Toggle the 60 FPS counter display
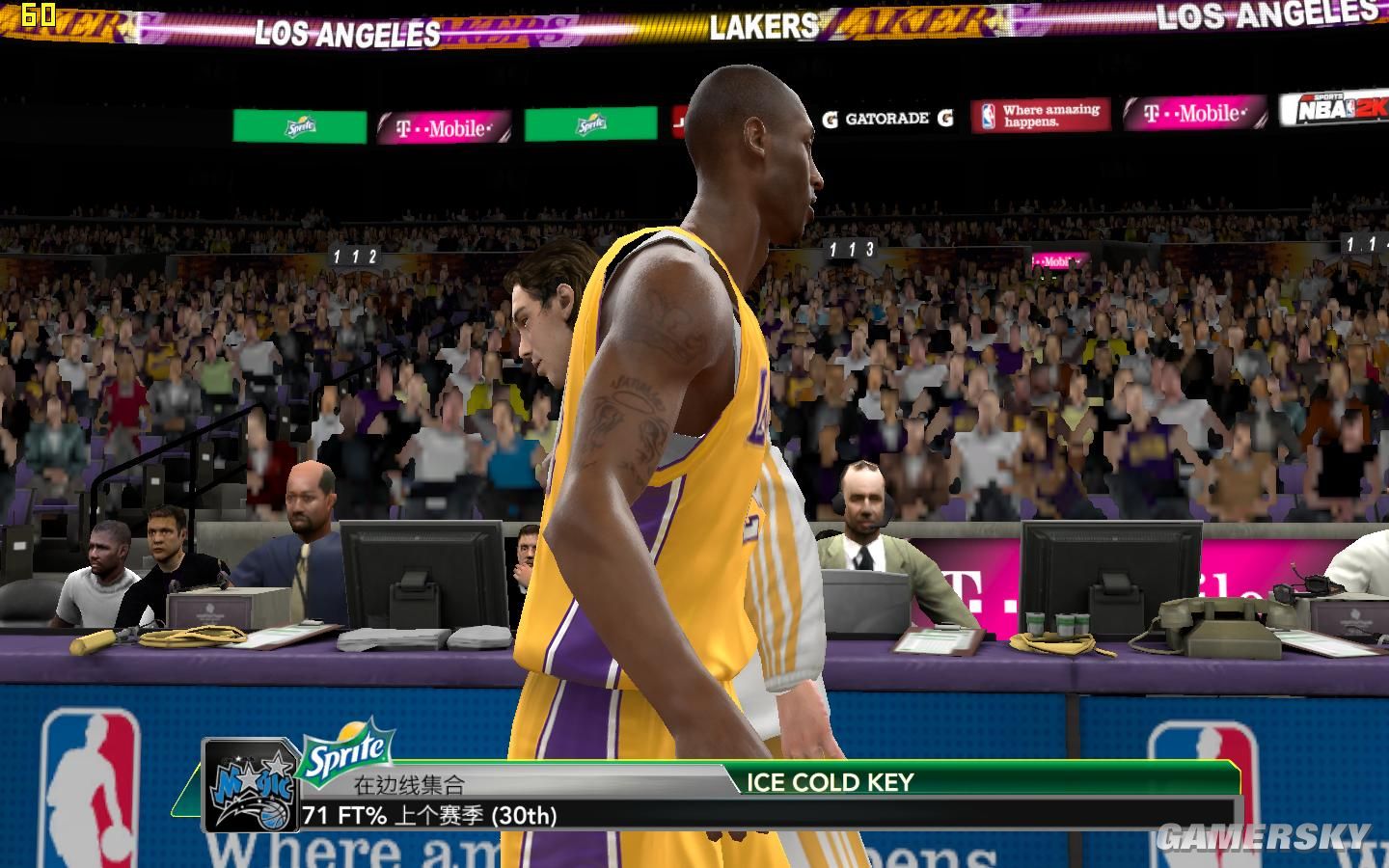The image size is (1389, 868). (x=38, y=14)
